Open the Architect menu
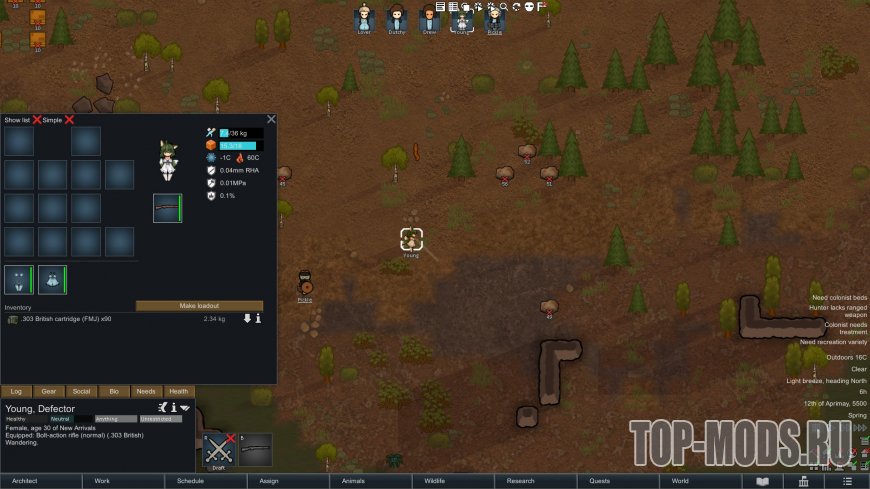Viewport: 870px width, 489px height. click(25, 481)
